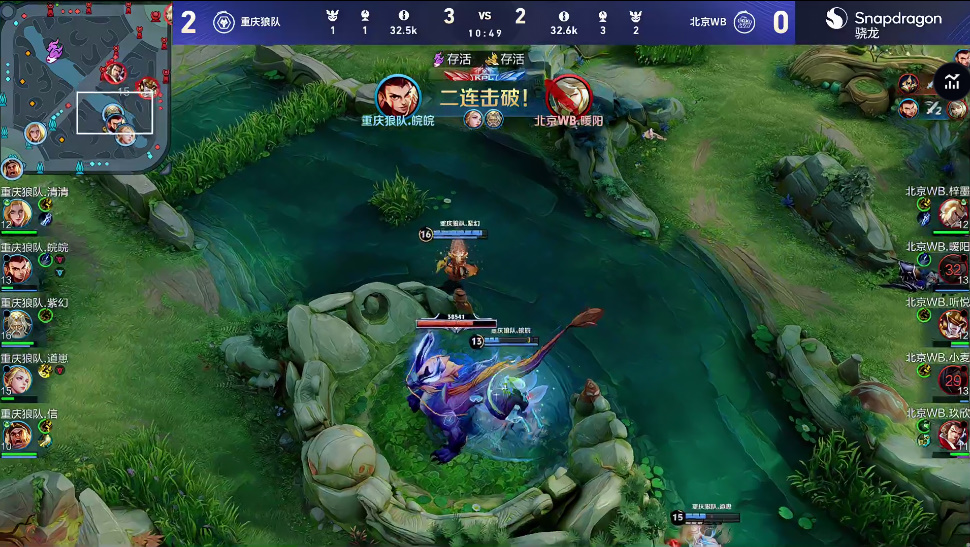View player 北京WB.玖欣
The image size is (970, 547).
[x=951, y=435]
